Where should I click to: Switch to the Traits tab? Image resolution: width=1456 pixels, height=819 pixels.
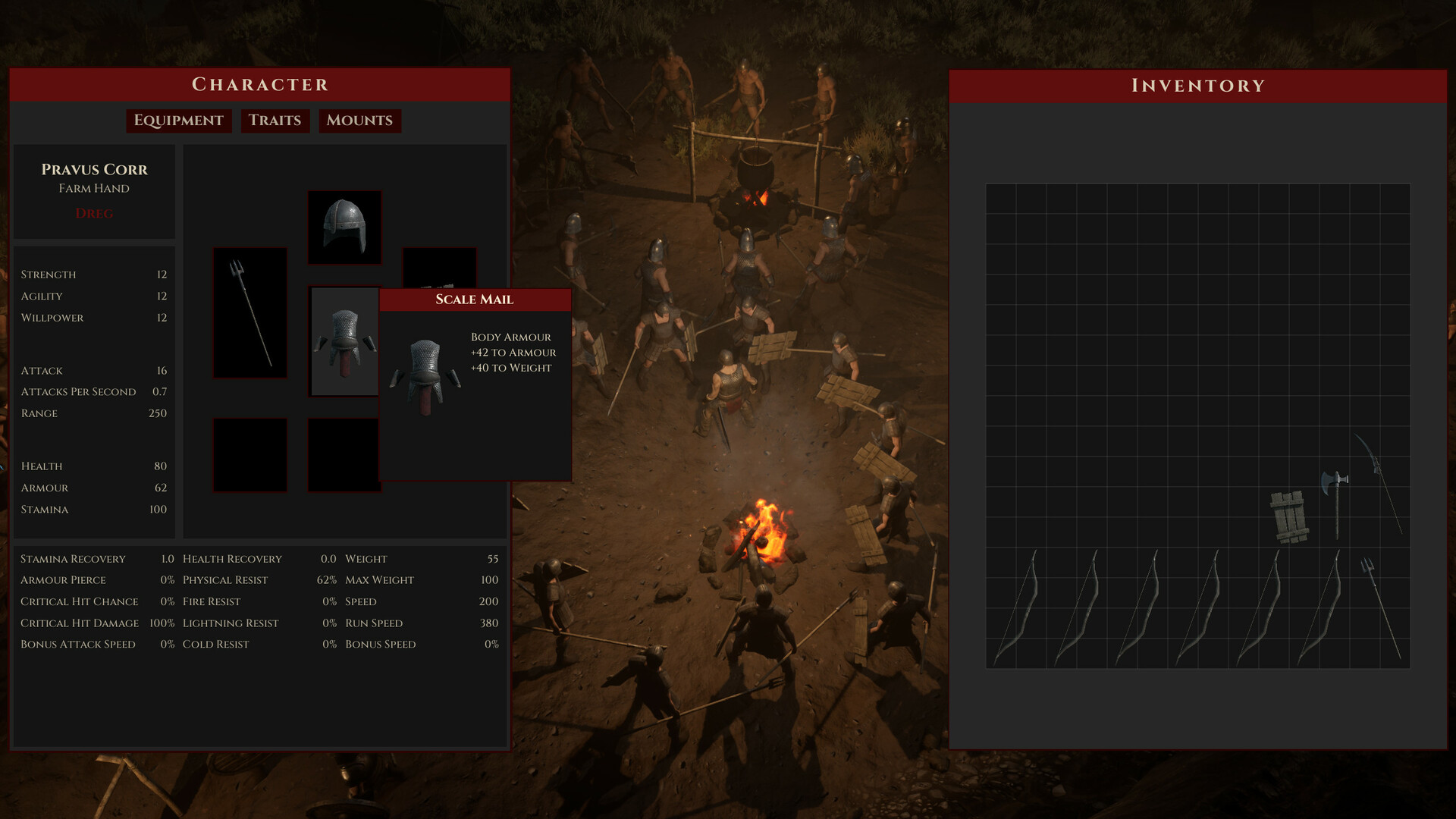pyautogui.click(x=275, y=121)
